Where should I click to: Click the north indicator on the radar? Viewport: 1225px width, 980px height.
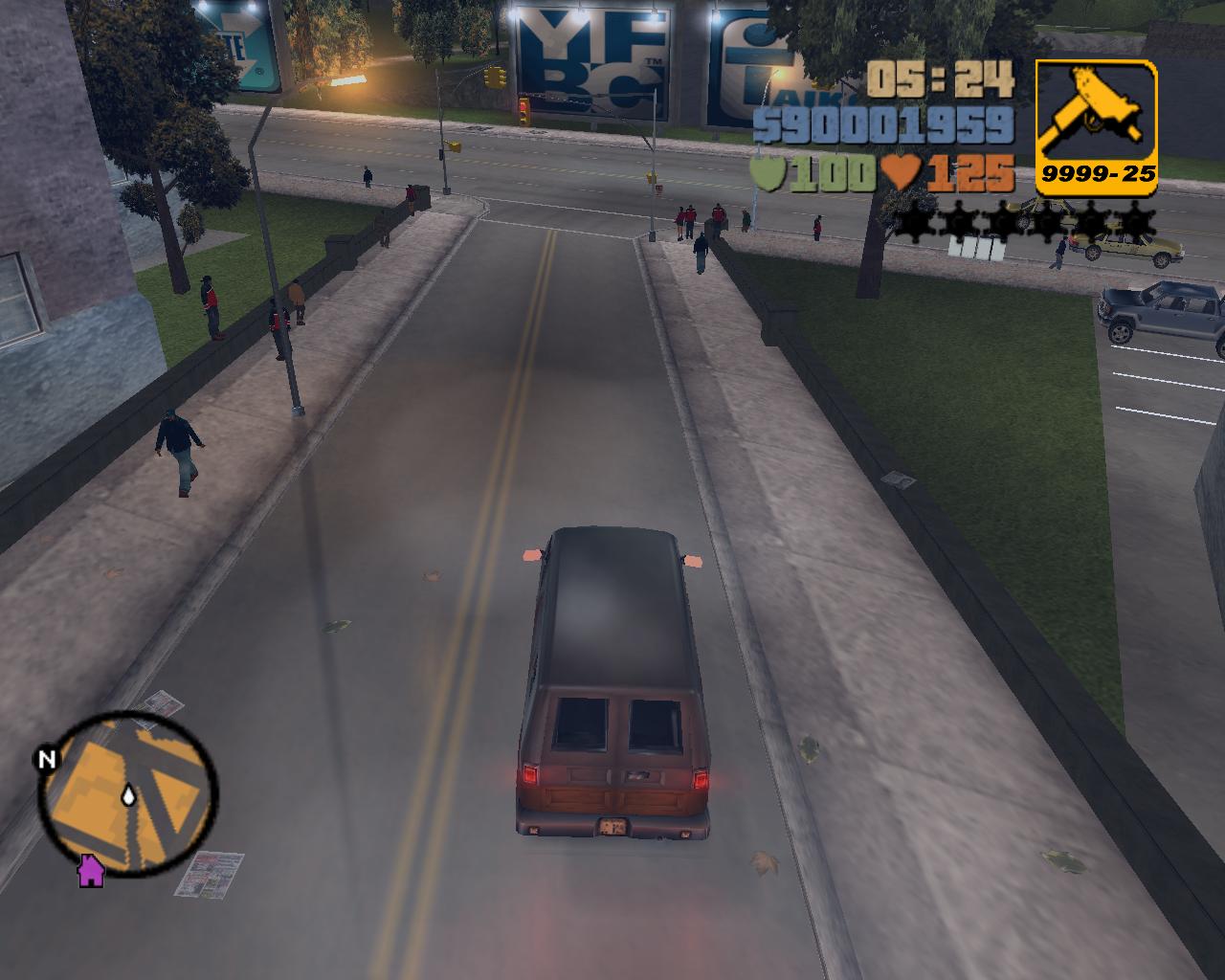tap(45, 760)
